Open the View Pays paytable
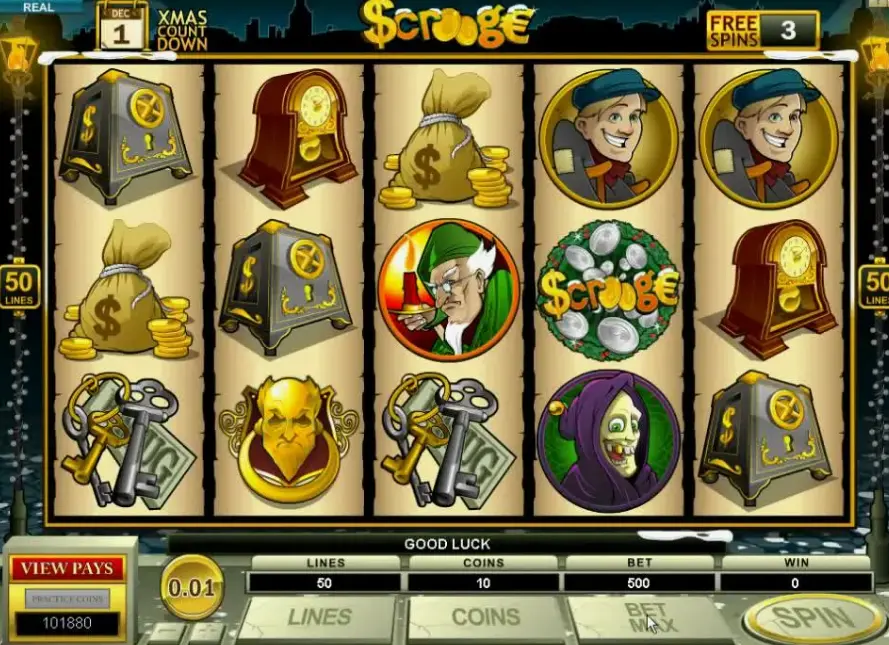The height and width of the screenshot is (645, 889). click(x=67, y=569)
